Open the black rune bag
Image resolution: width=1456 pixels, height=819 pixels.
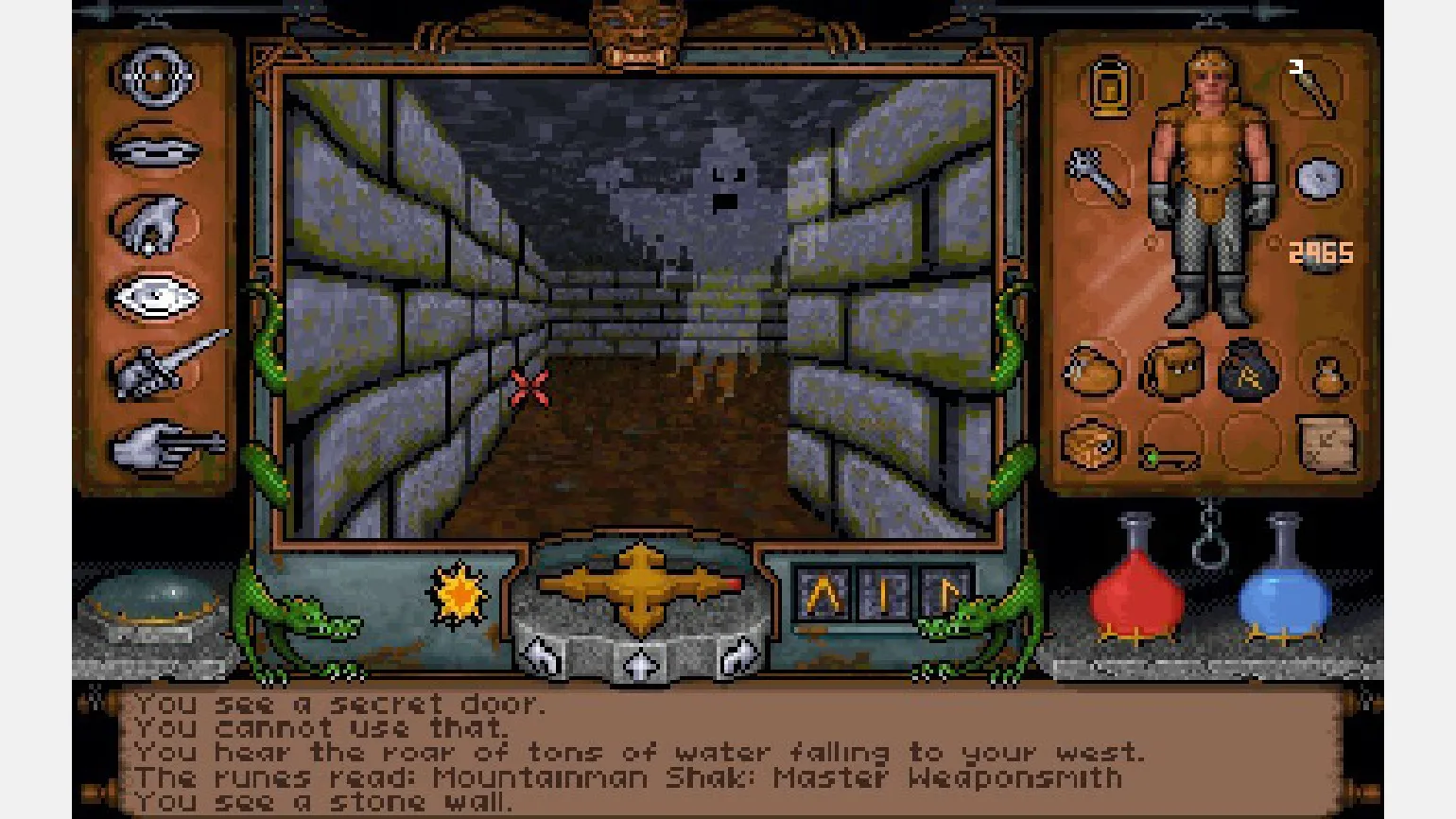click(x=1248, y=371)
